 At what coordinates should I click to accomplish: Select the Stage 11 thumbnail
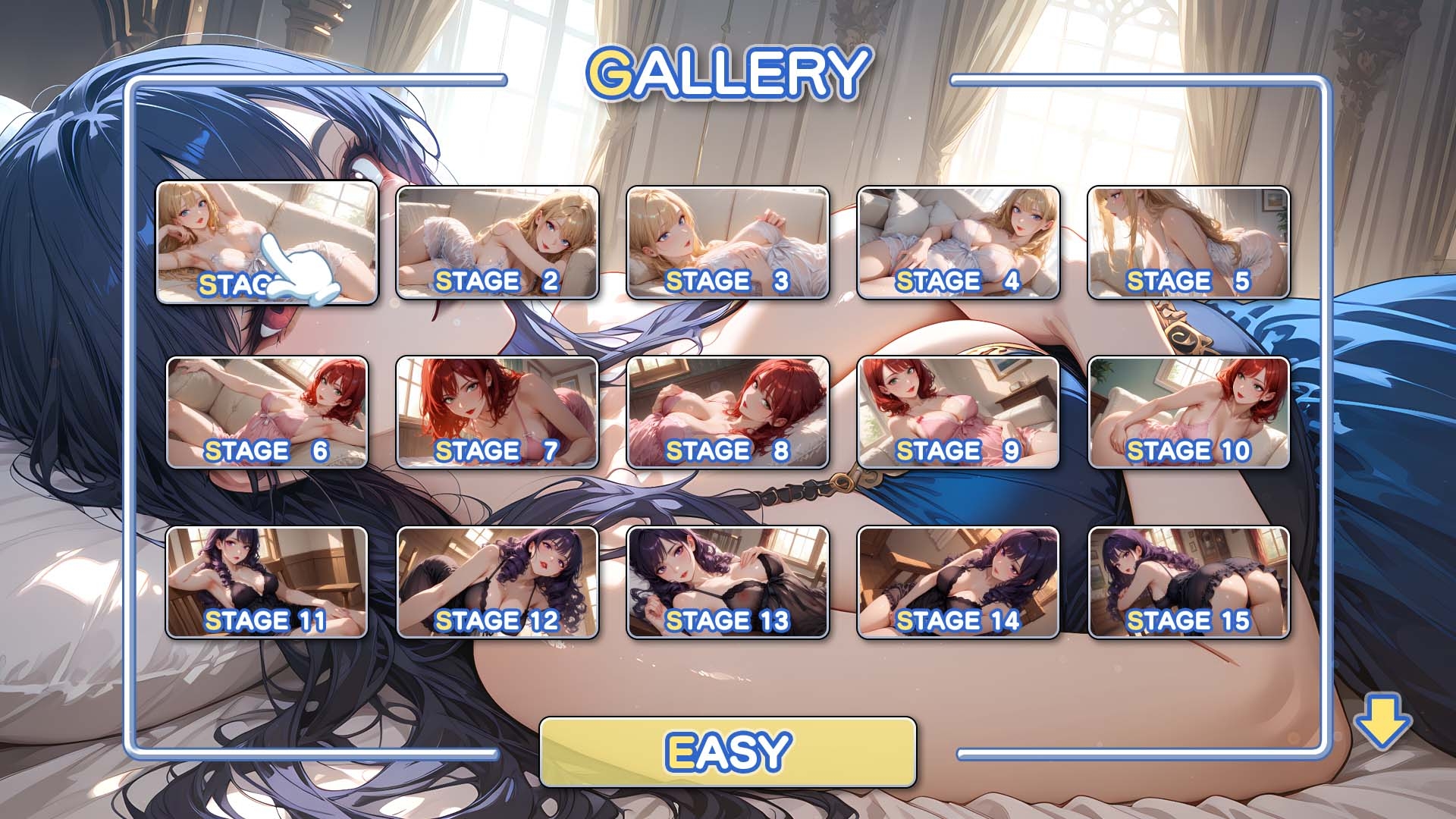[x=267, y=582]
